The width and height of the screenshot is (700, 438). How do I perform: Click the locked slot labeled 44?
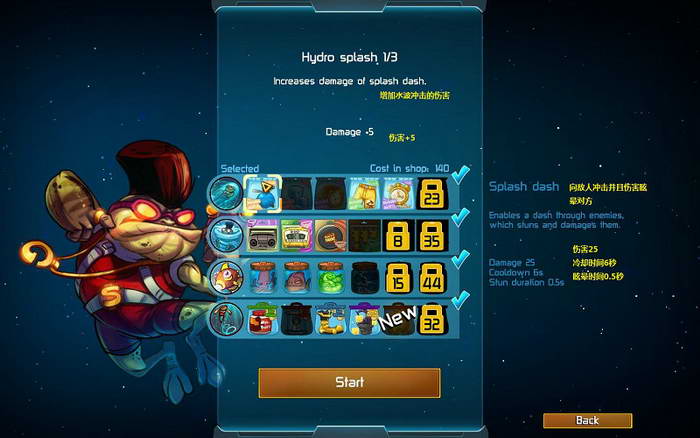tap(432, 278)
